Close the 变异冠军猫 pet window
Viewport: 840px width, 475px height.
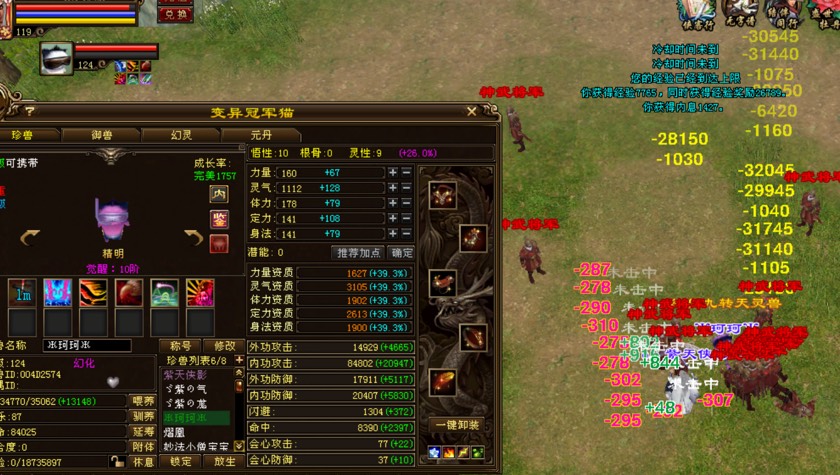[x=471, y=112]
